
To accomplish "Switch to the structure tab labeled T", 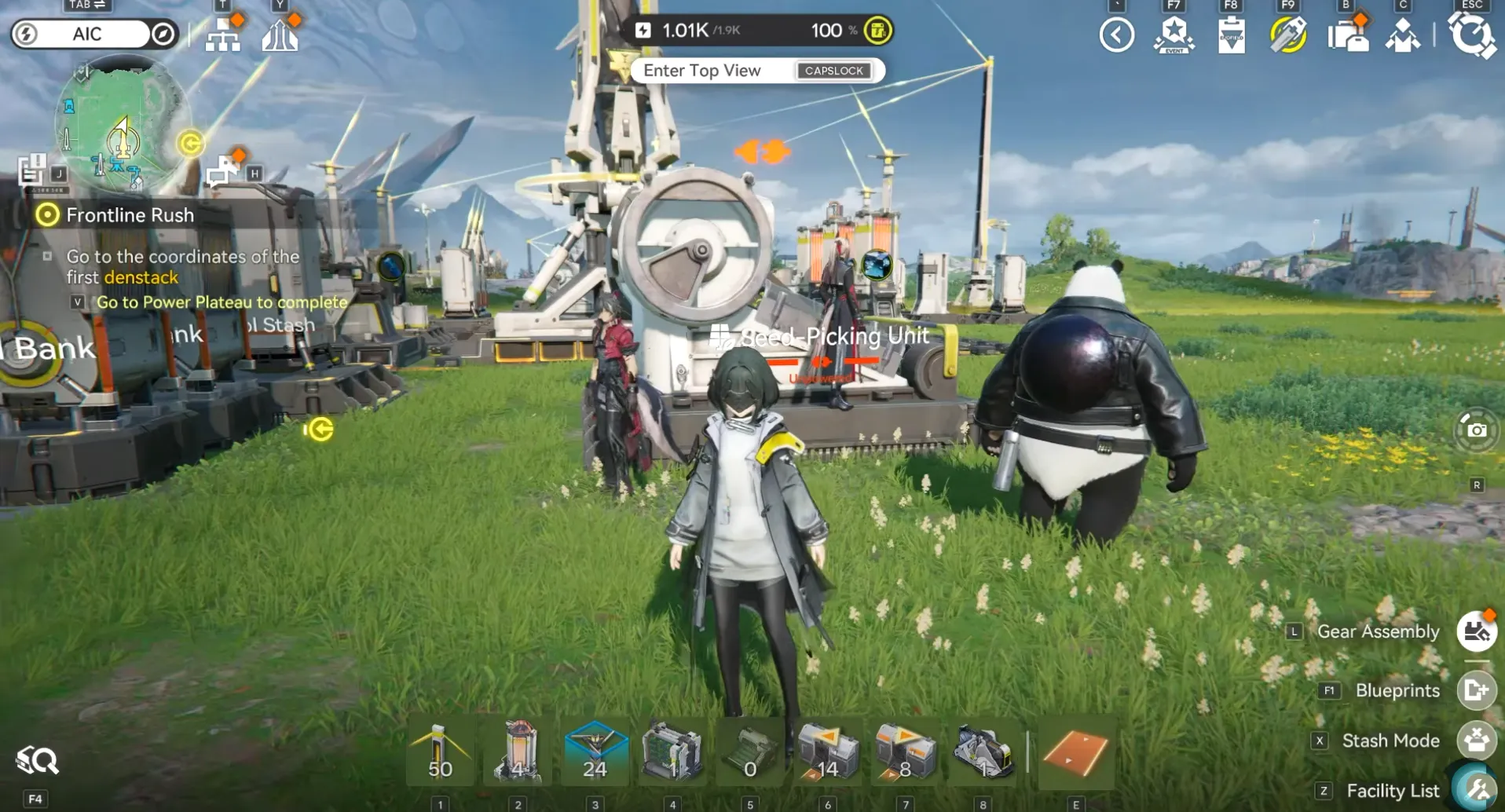I will (224, 34).
